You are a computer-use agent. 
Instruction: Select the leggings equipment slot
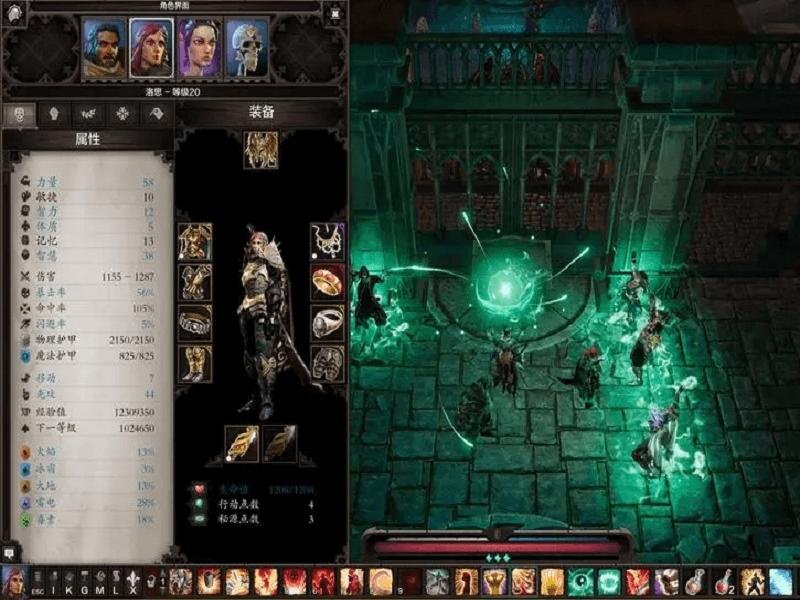(327, 363)
